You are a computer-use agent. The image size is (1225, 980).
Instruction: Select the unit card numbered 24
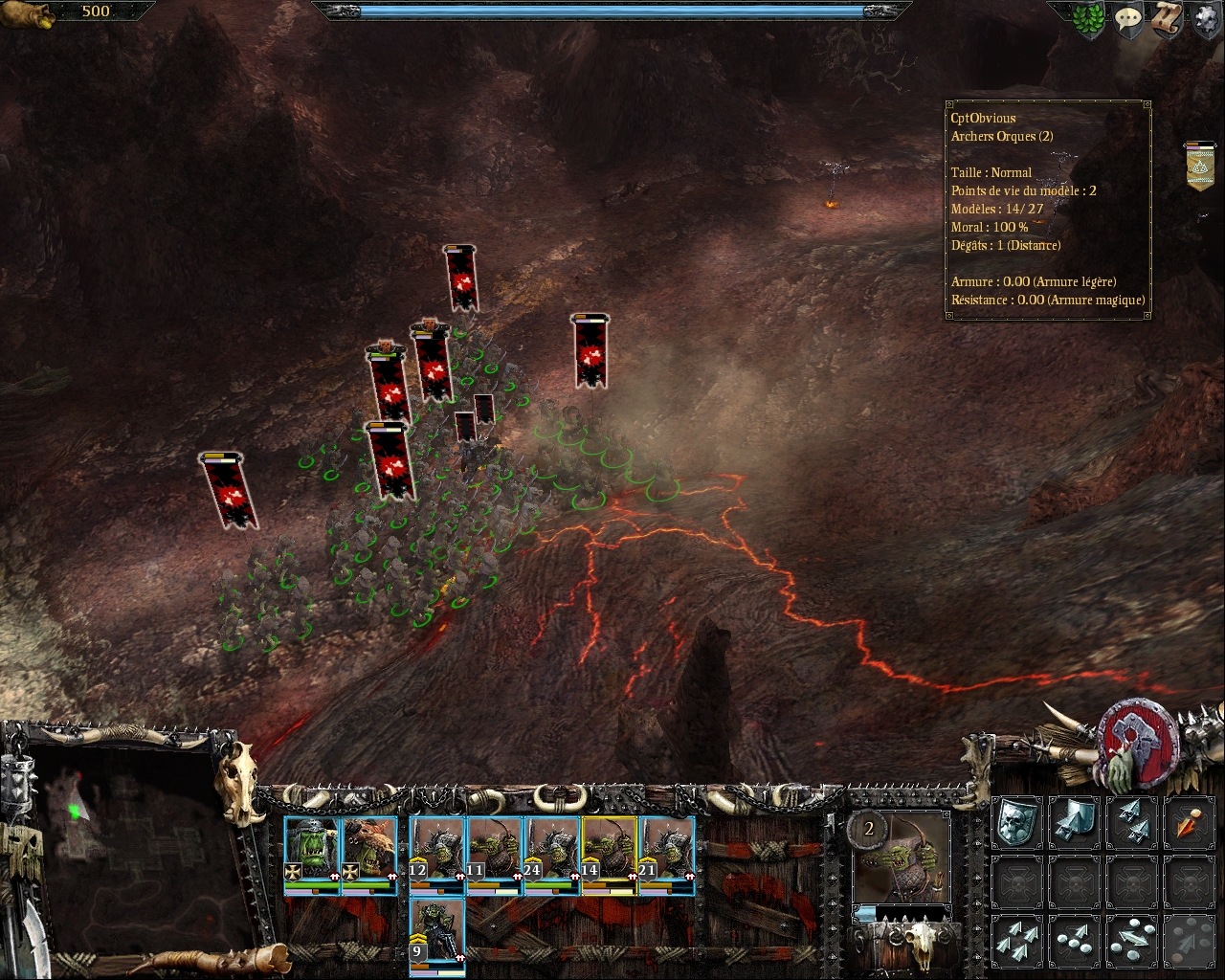[551, 854]
